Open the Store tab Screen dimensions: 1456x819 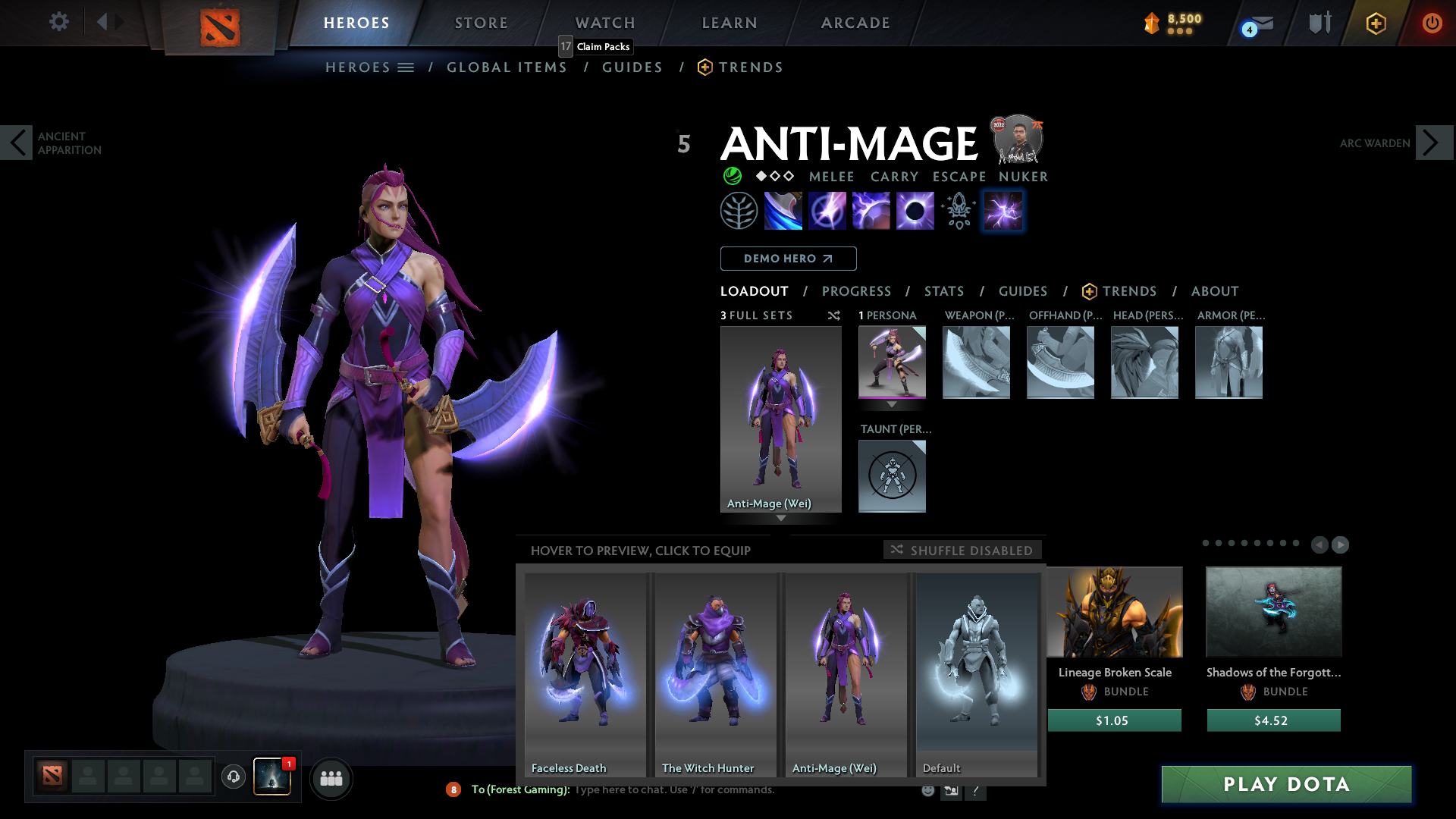482,23
